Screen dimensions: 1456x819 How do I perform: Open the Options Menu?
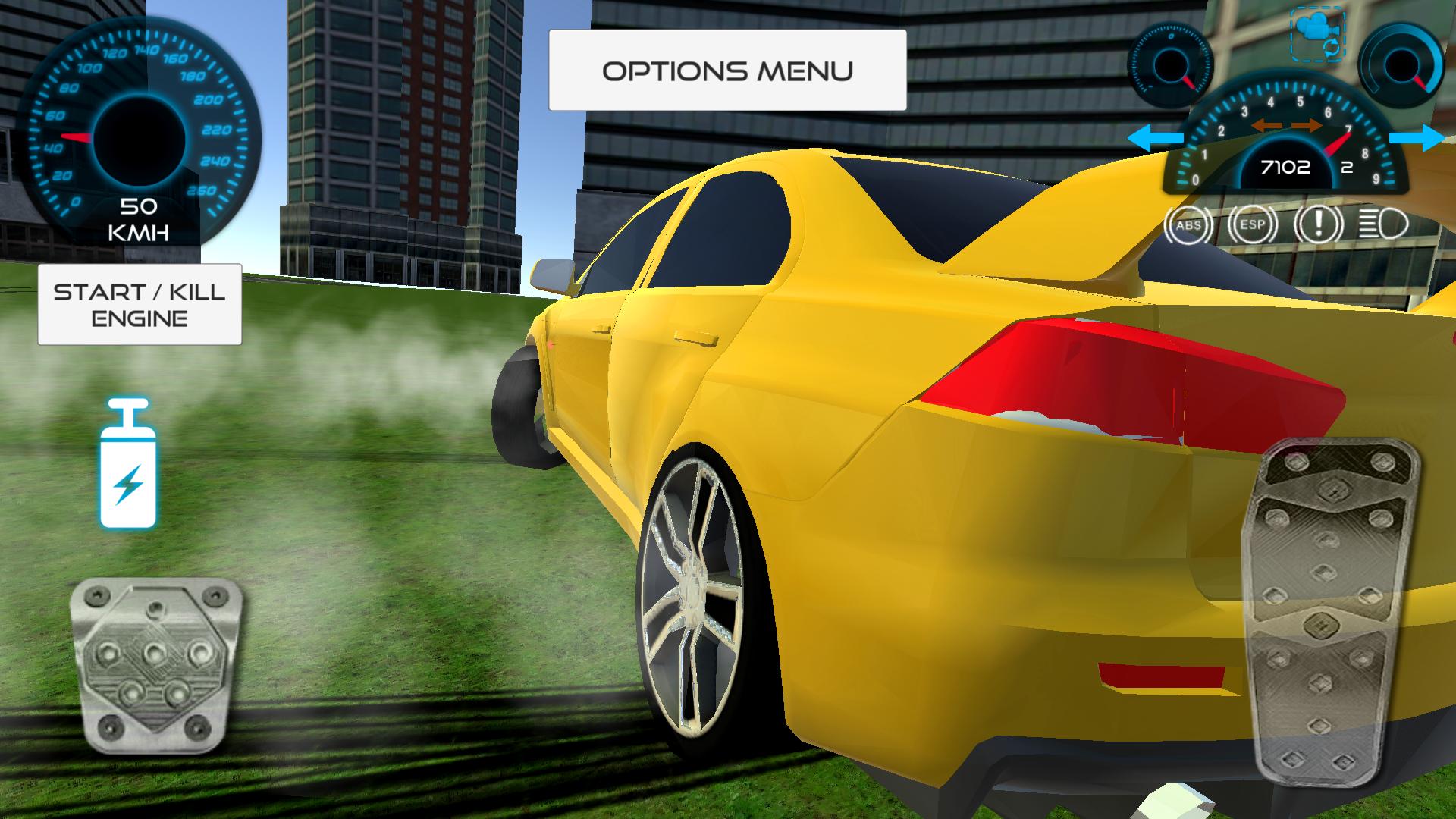click(x=728, y=71)
